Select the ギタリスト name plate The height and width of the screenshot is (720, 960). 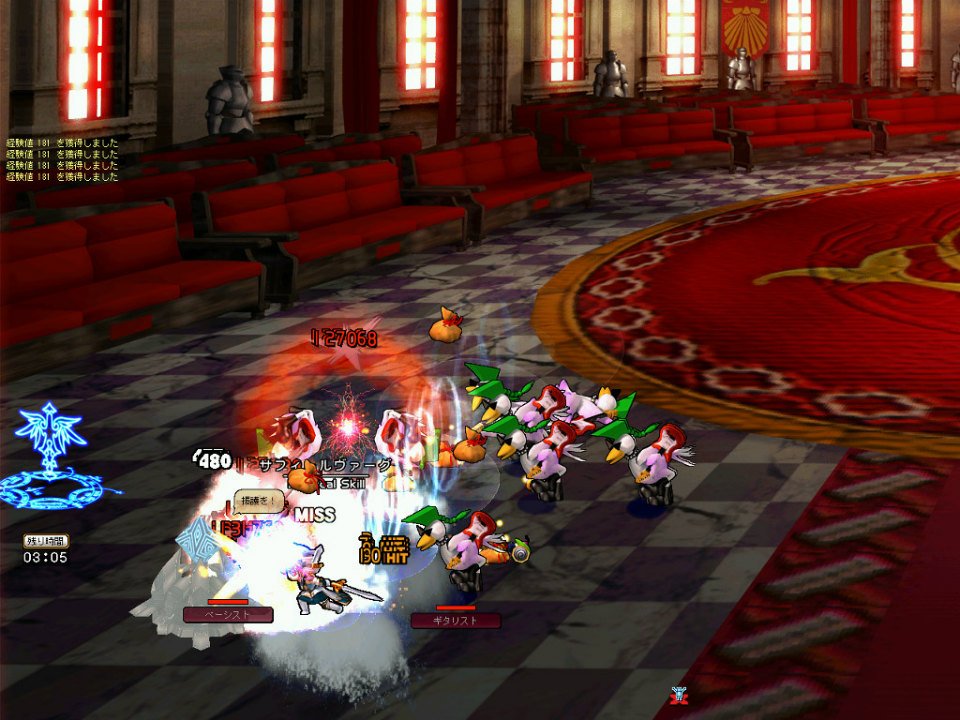(455, 621)
